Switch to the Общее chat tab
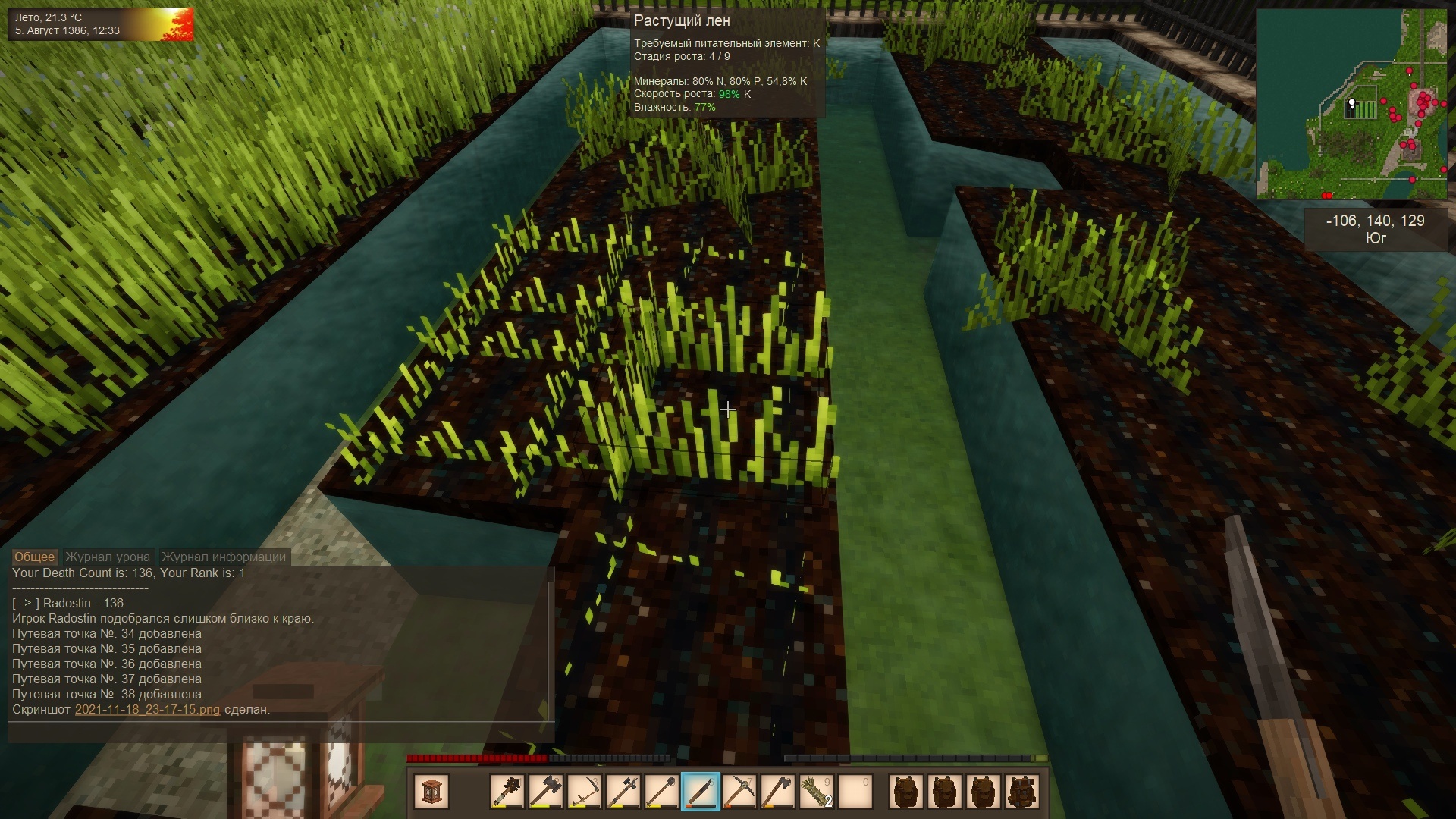Viewport: 1456px width, 819px height. (x=34, y=557)
